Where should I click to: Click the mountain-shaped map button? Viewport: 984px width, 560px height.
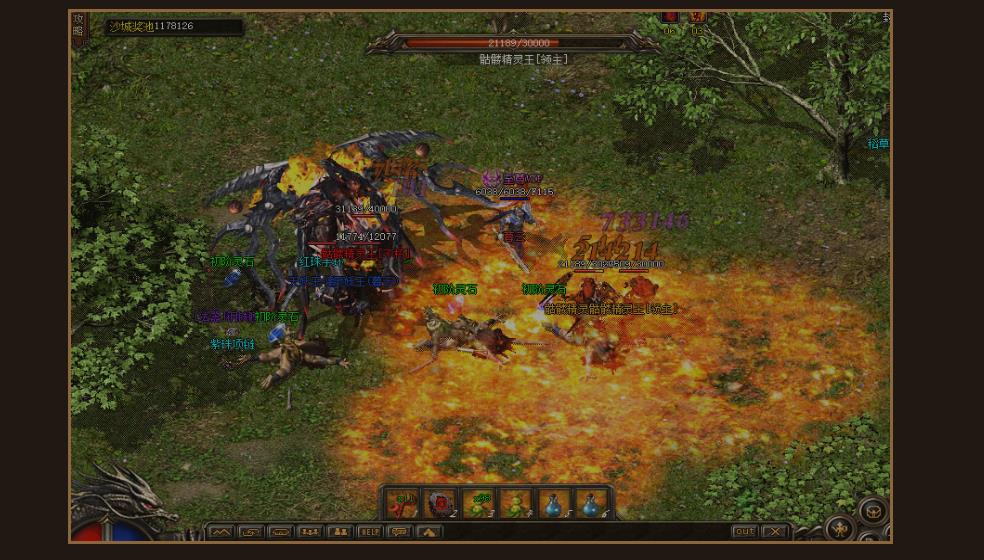click(x=220, y=532)
